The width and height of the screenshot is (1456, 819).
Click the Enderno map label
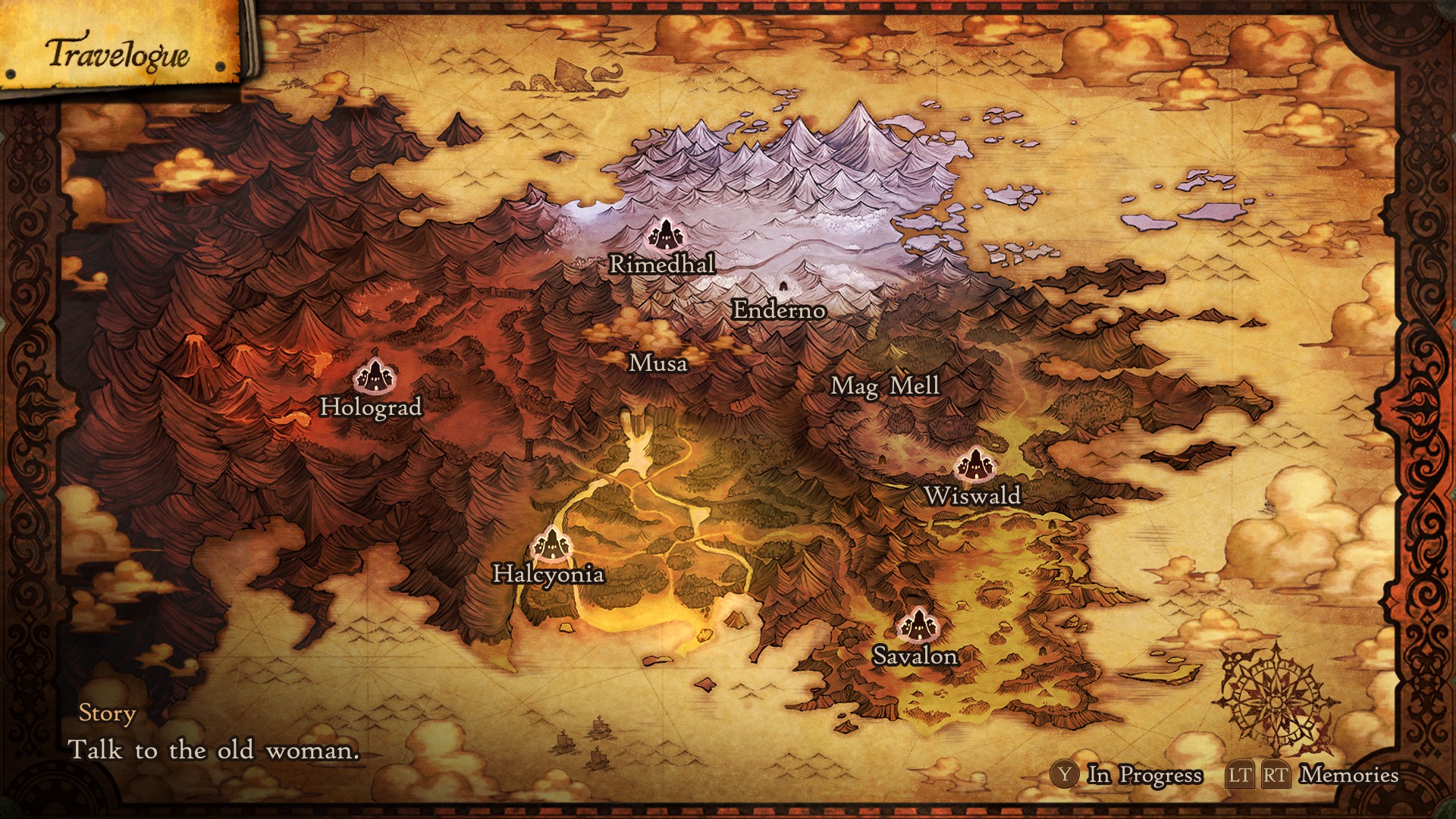click(x=779, y=310)
